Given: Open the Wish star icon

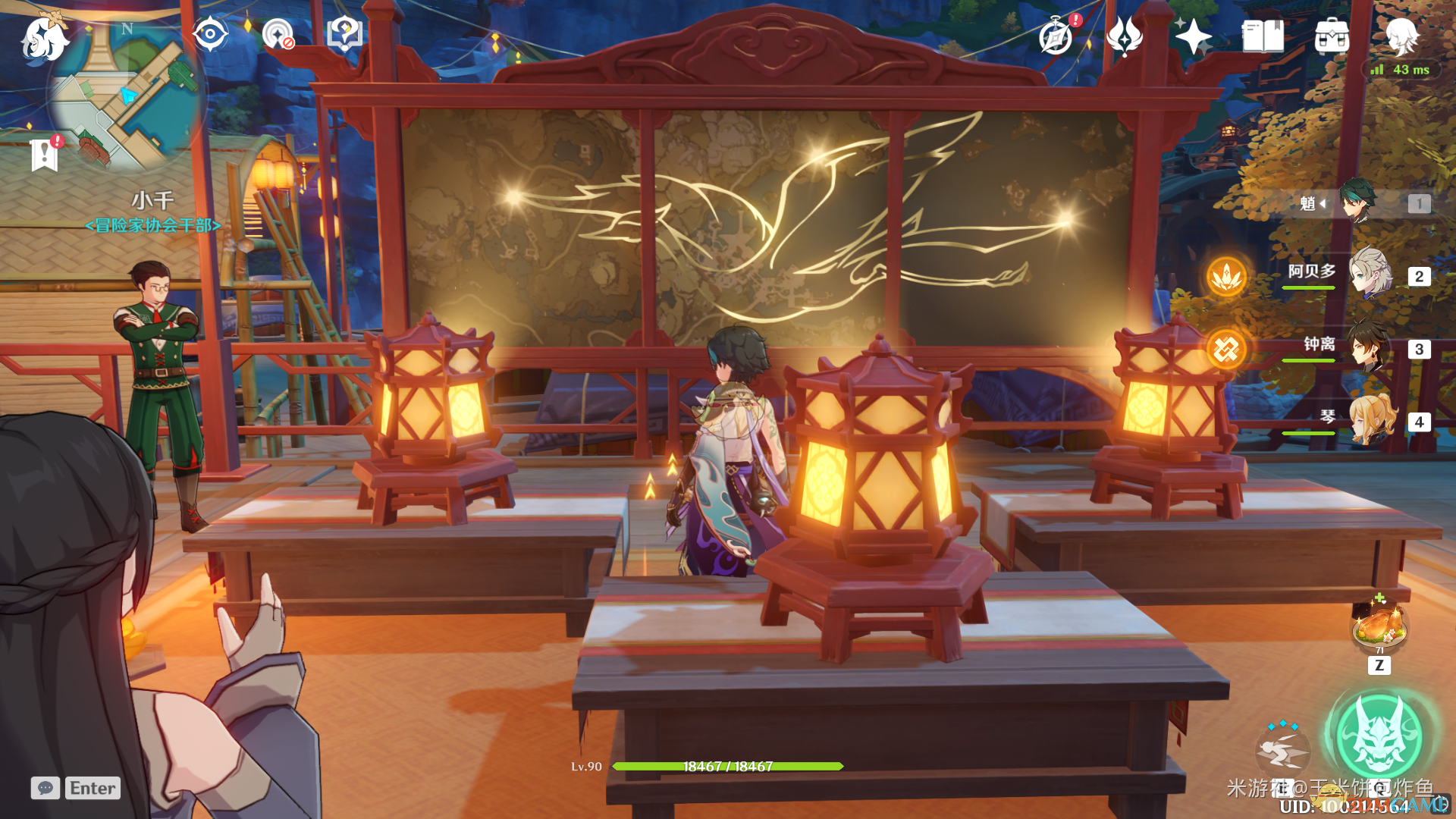Looking at the screenshot, I should coord(1193,36).
